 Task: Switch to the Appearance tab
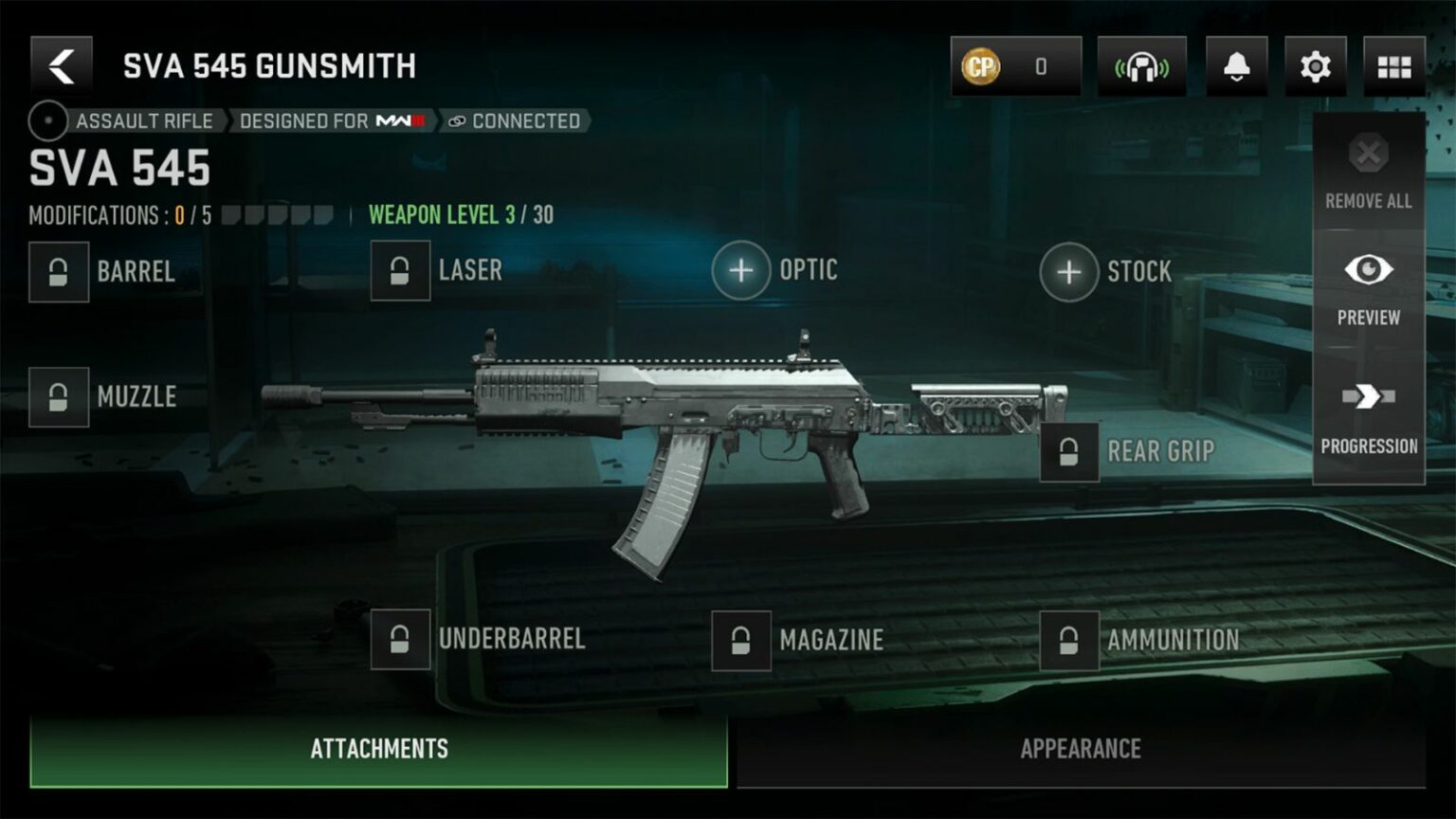tap(1080, 749)
